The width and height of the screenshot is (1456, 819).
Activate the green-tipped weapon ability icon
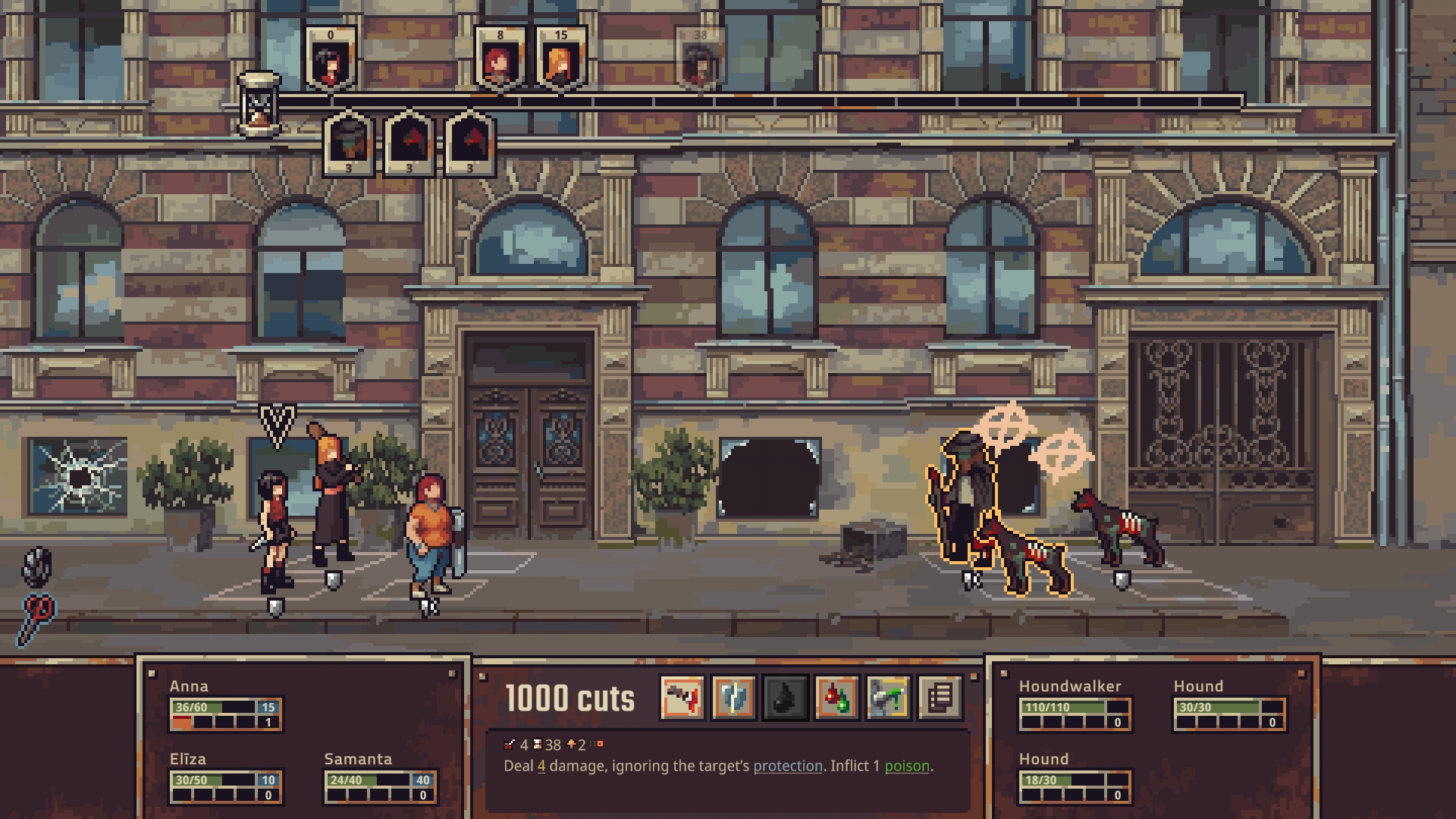[889, 697]
